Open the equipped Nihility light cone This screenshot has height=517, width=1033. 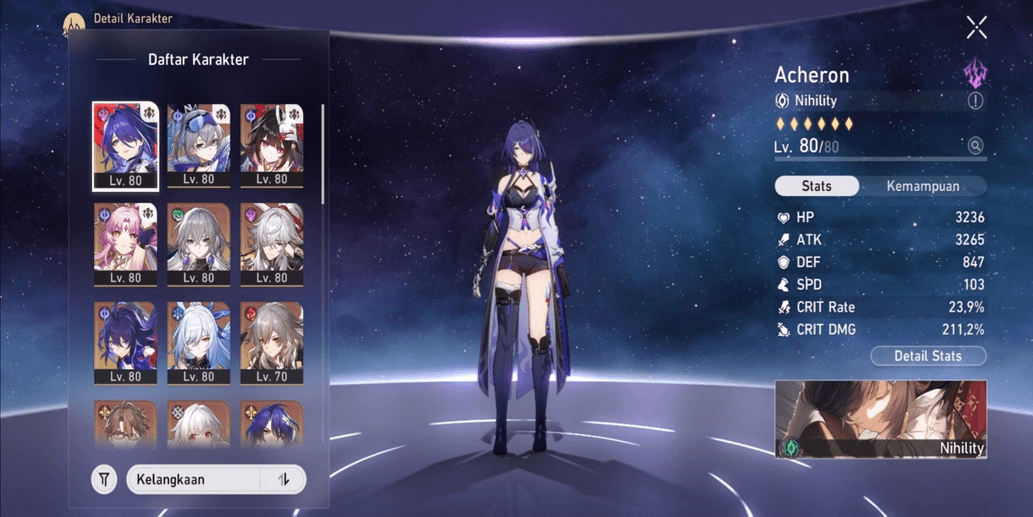click(x=881, y=419)
